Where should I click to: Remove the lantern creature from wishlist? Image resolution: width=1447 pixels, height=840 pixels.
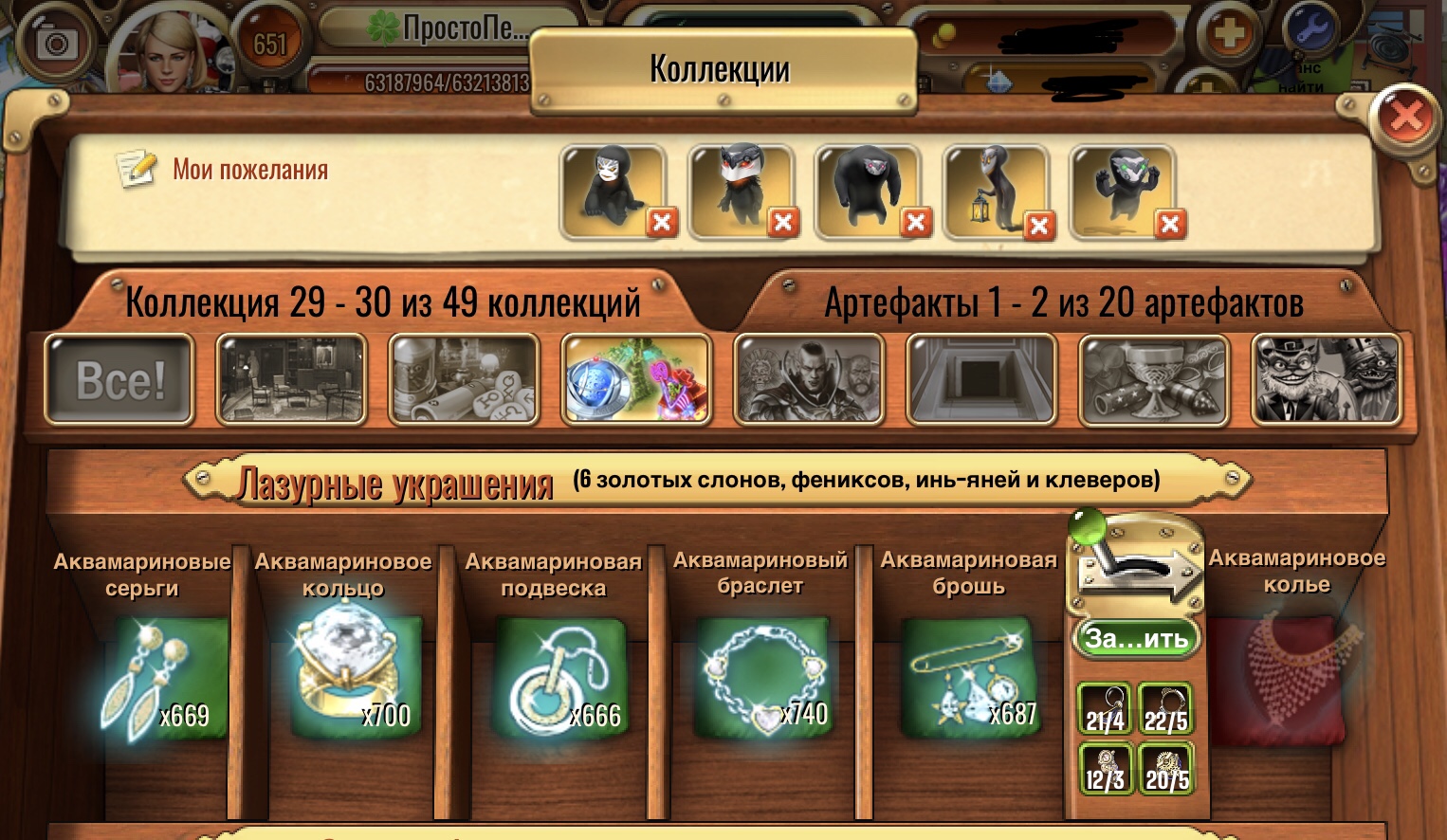coord(1039,226)
